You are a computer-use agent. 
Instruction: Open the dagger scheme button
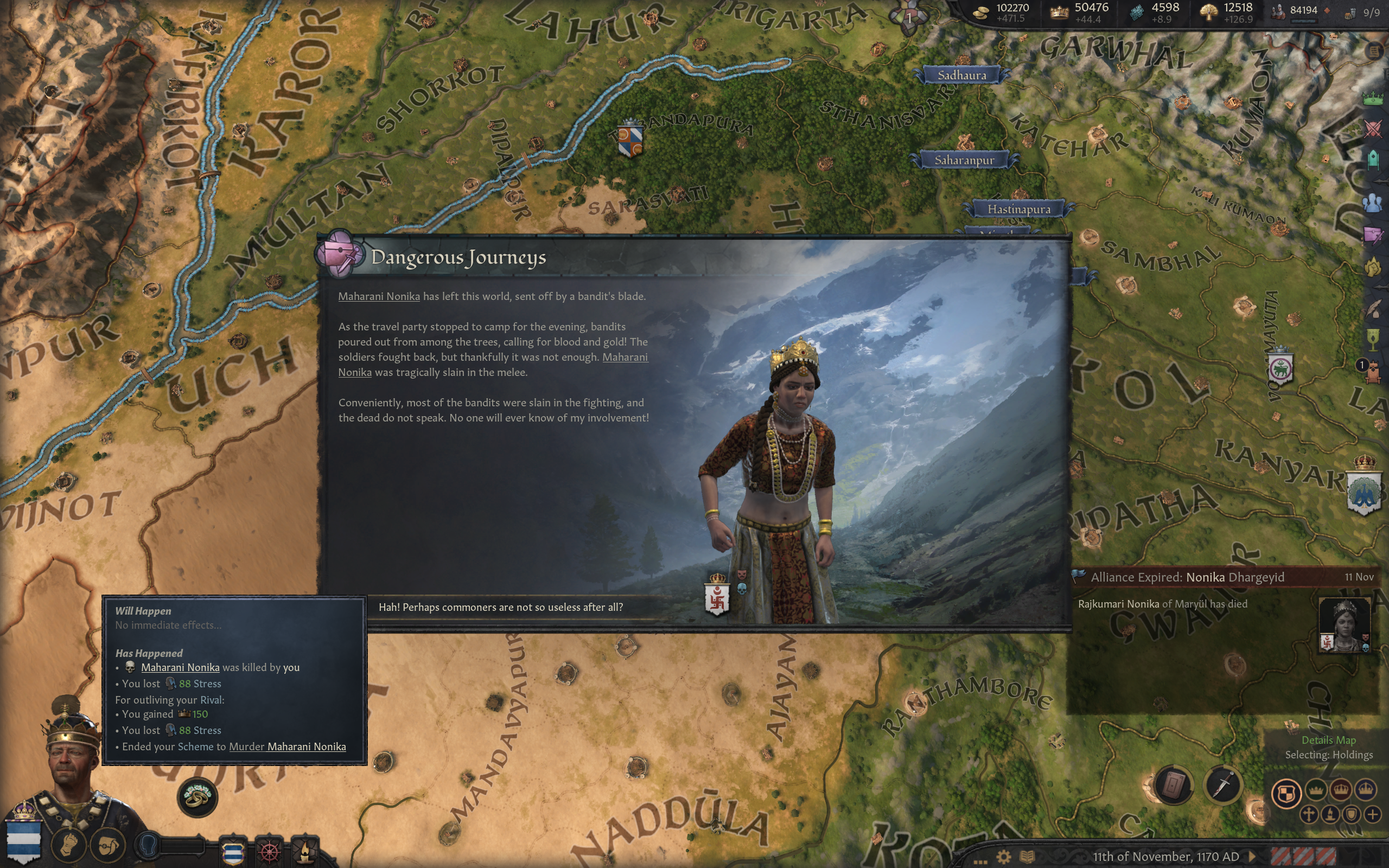(1223, 784)
